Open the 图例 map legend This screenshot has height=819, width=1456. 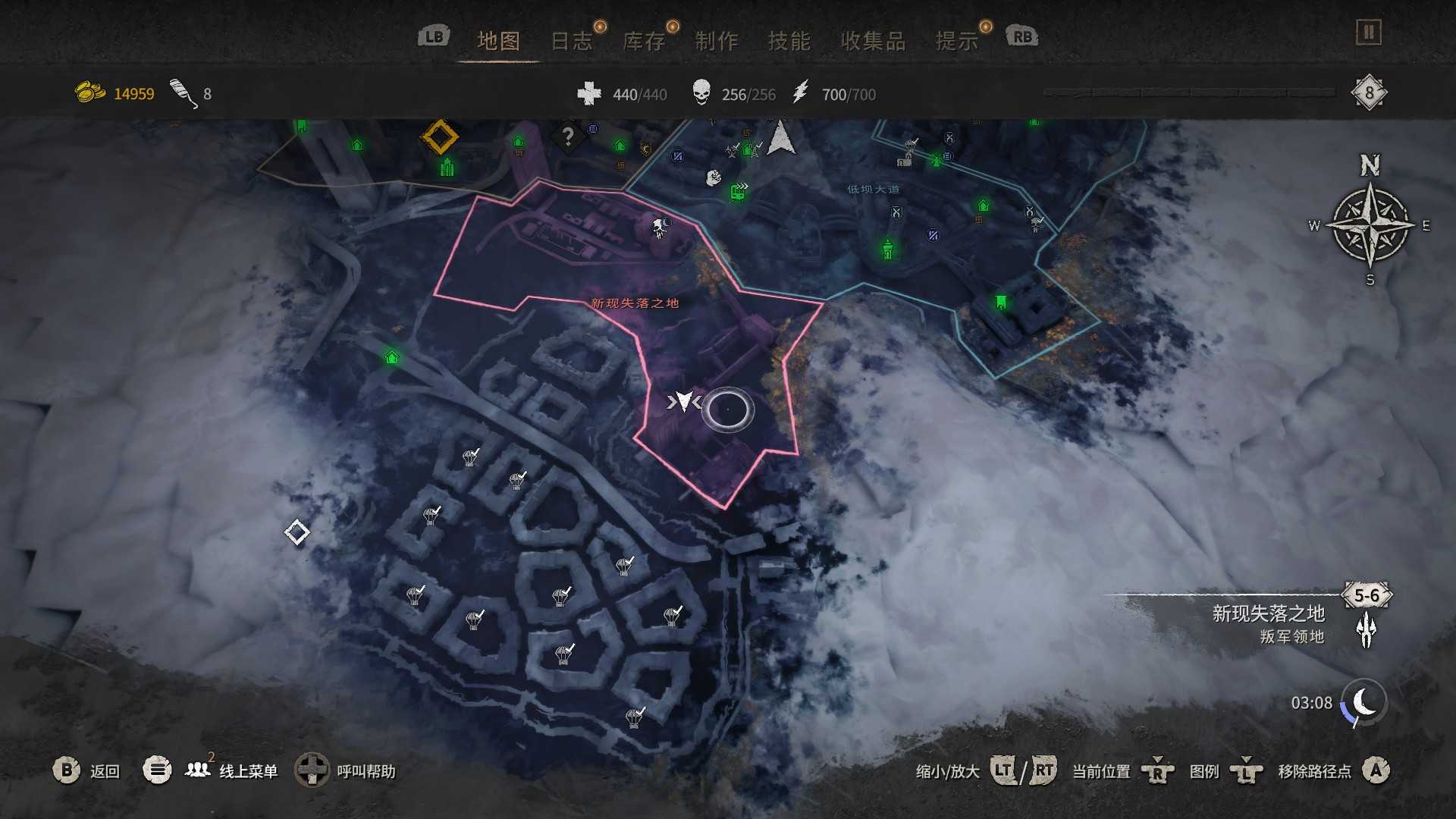point(1203,771)
